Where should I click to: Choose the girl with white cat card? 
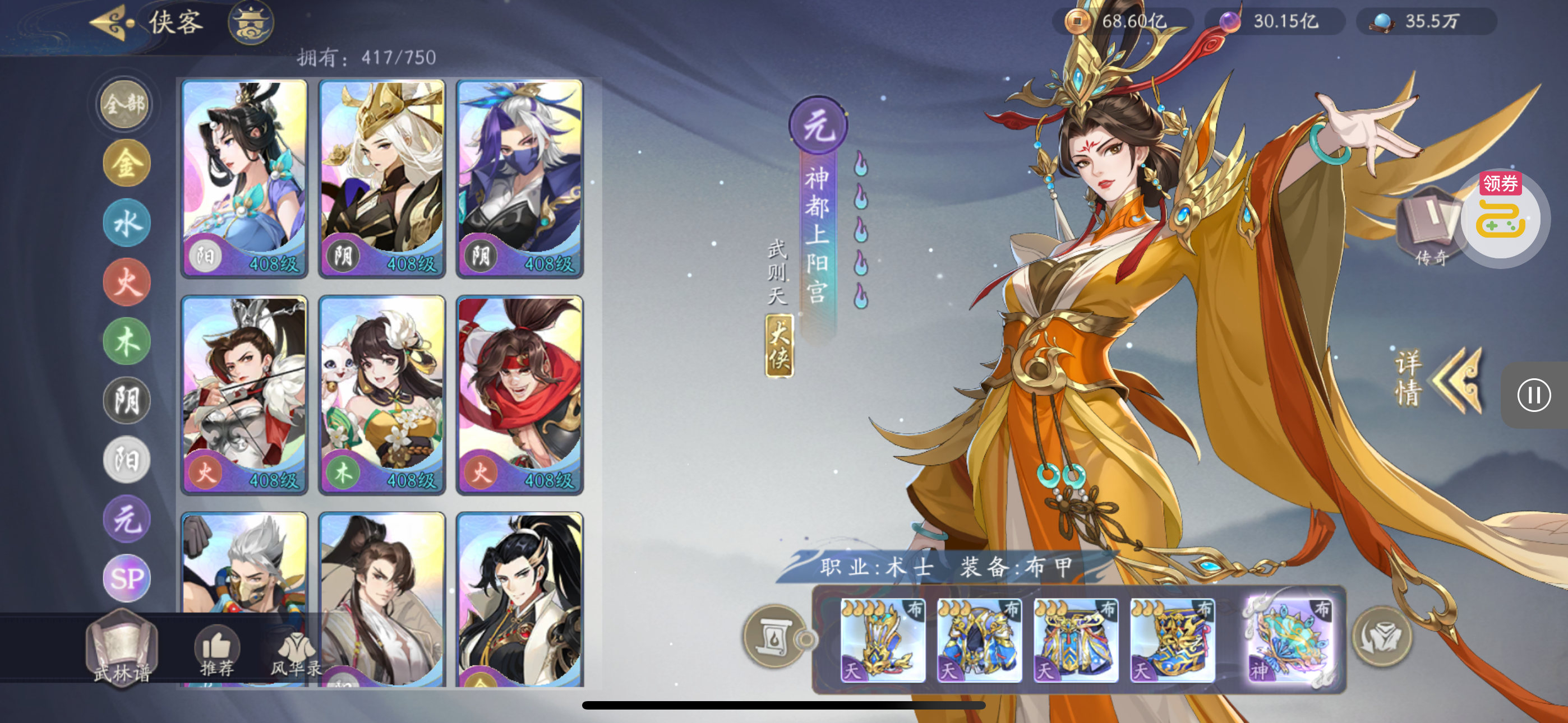point(382,395)
